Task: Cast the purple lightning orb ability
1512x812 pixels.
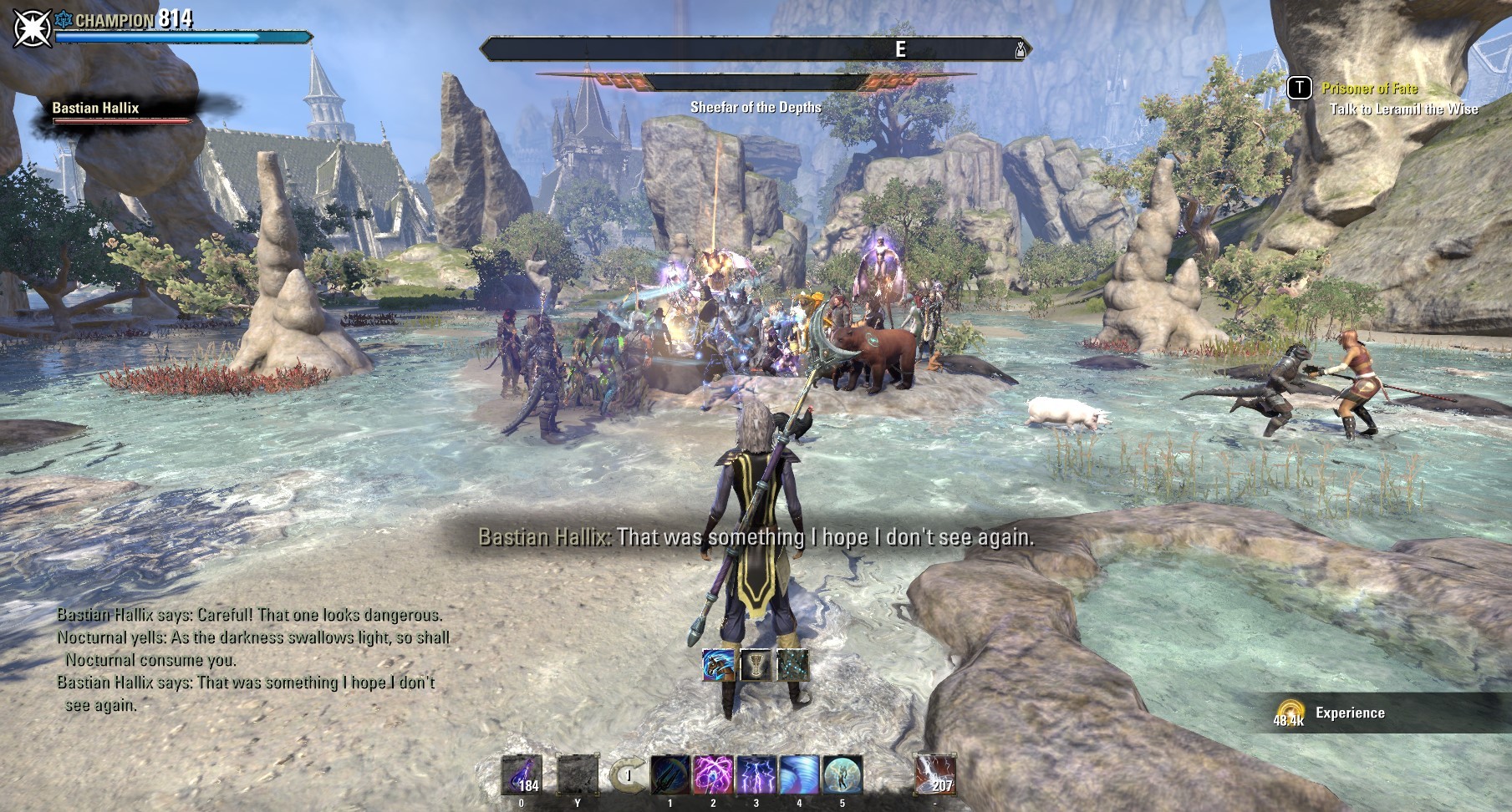Action: (714, 775)
